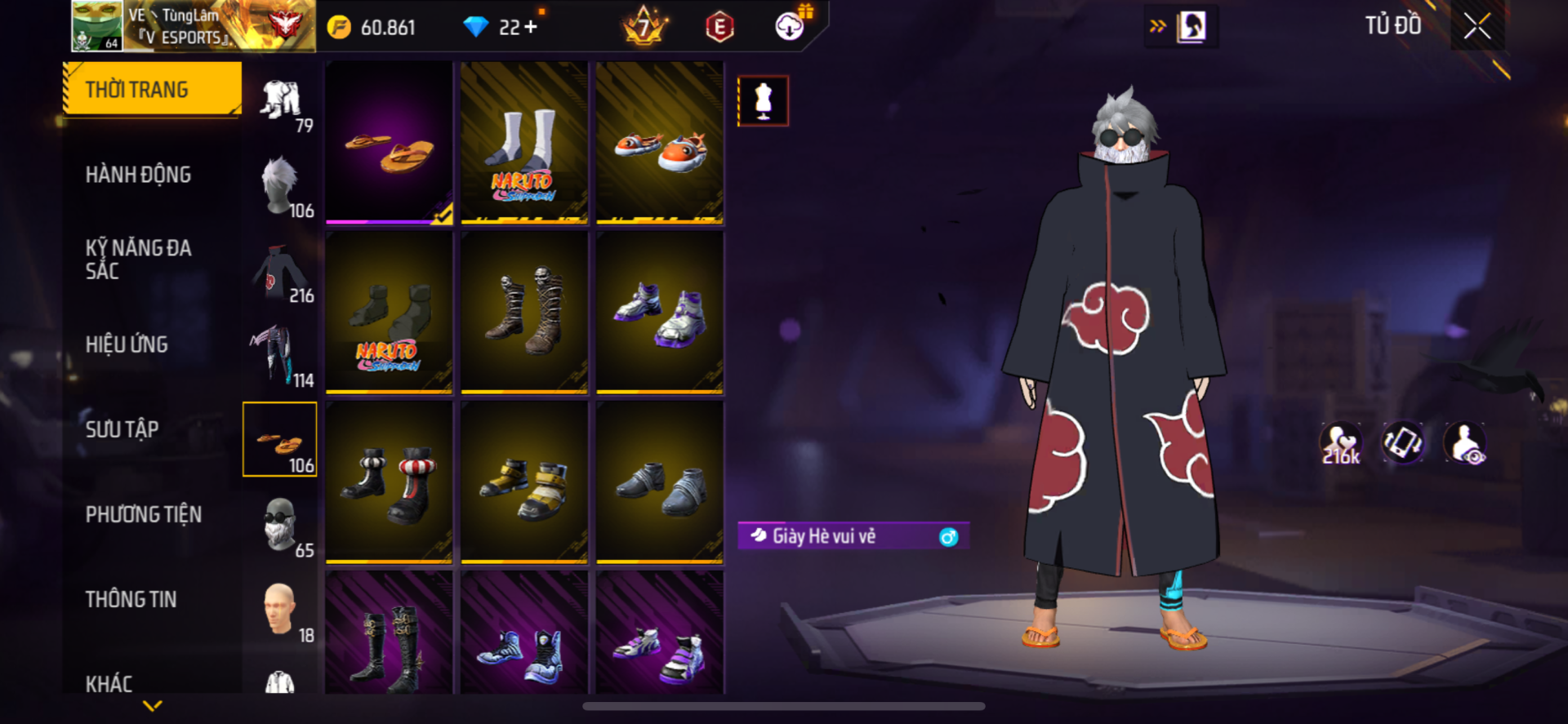This screenshot has height=724, width=1568.
Task: Show the THÔNG TIN section
Action: (x=131, y=599)
